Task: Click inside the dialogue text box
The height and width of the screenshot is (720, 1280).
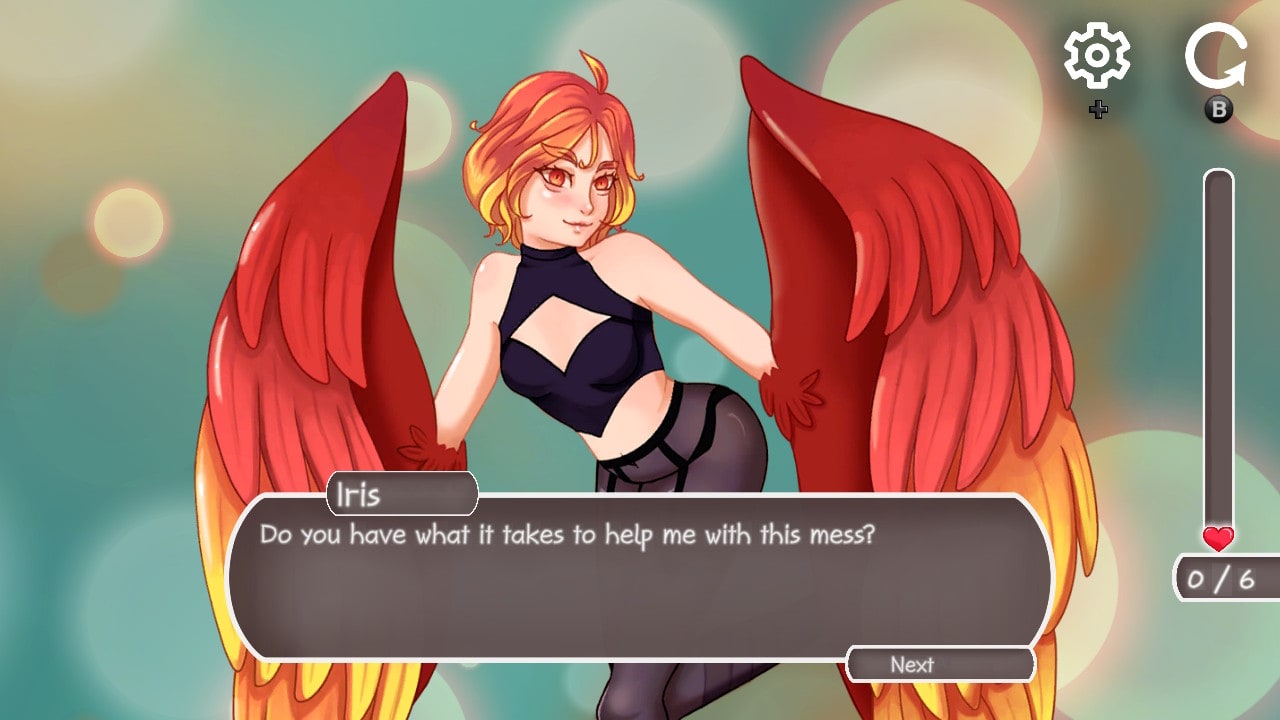Action: [640, 590]
